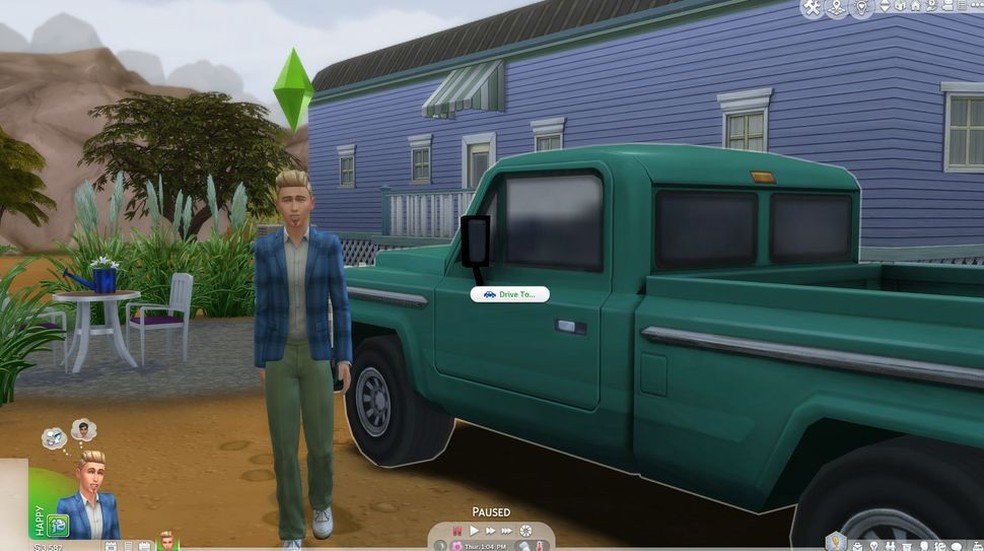Resume at normal speed with the play button

[x=474, y=530]
